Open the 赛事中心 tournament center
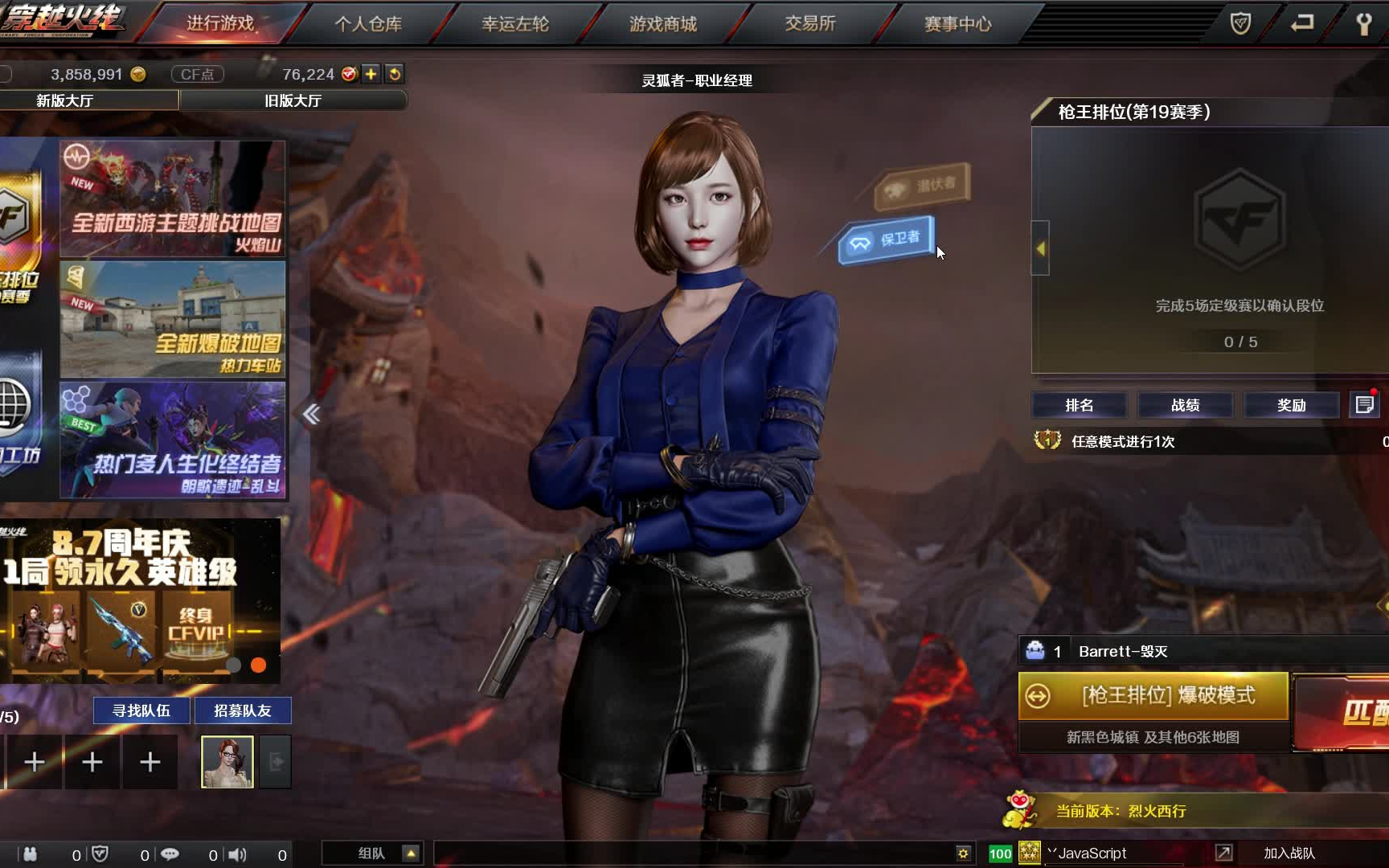The image size is (1389, 868). coord(957,23)
